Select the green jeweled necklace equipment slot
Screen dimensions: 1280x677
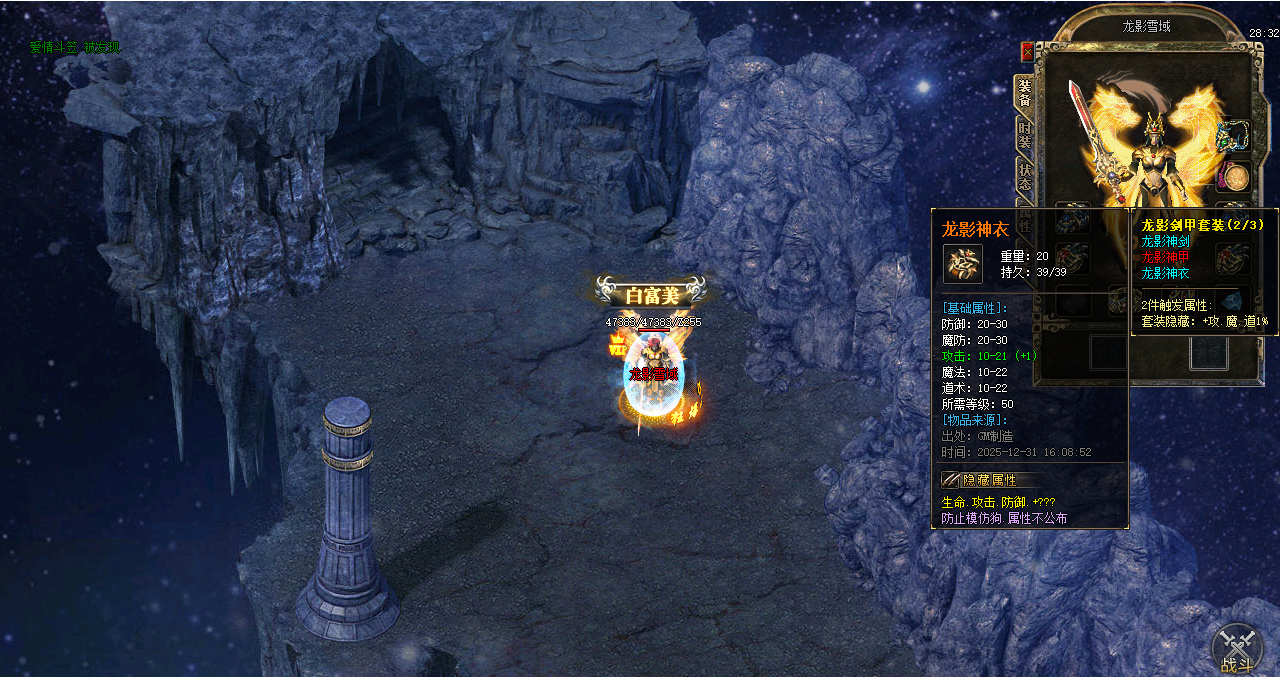tap(1233, 135)
